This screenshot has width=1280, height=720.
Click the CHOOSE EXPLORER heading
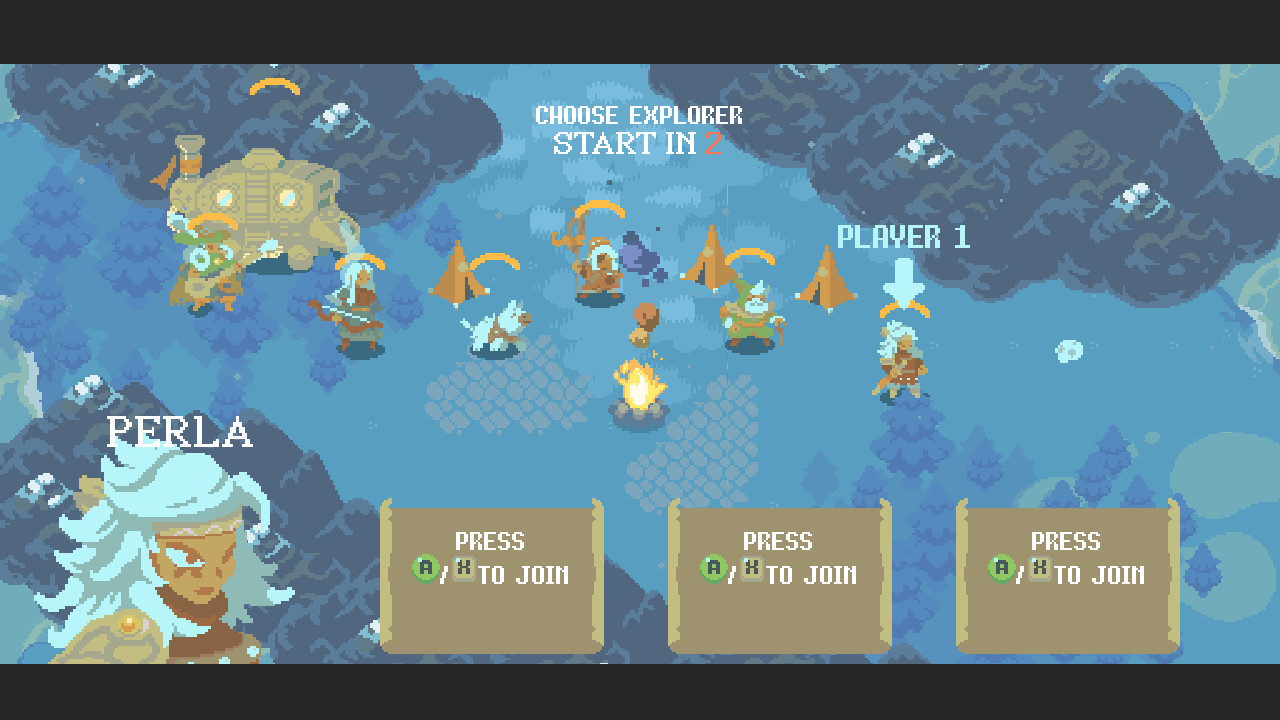(x=638, y=114)
